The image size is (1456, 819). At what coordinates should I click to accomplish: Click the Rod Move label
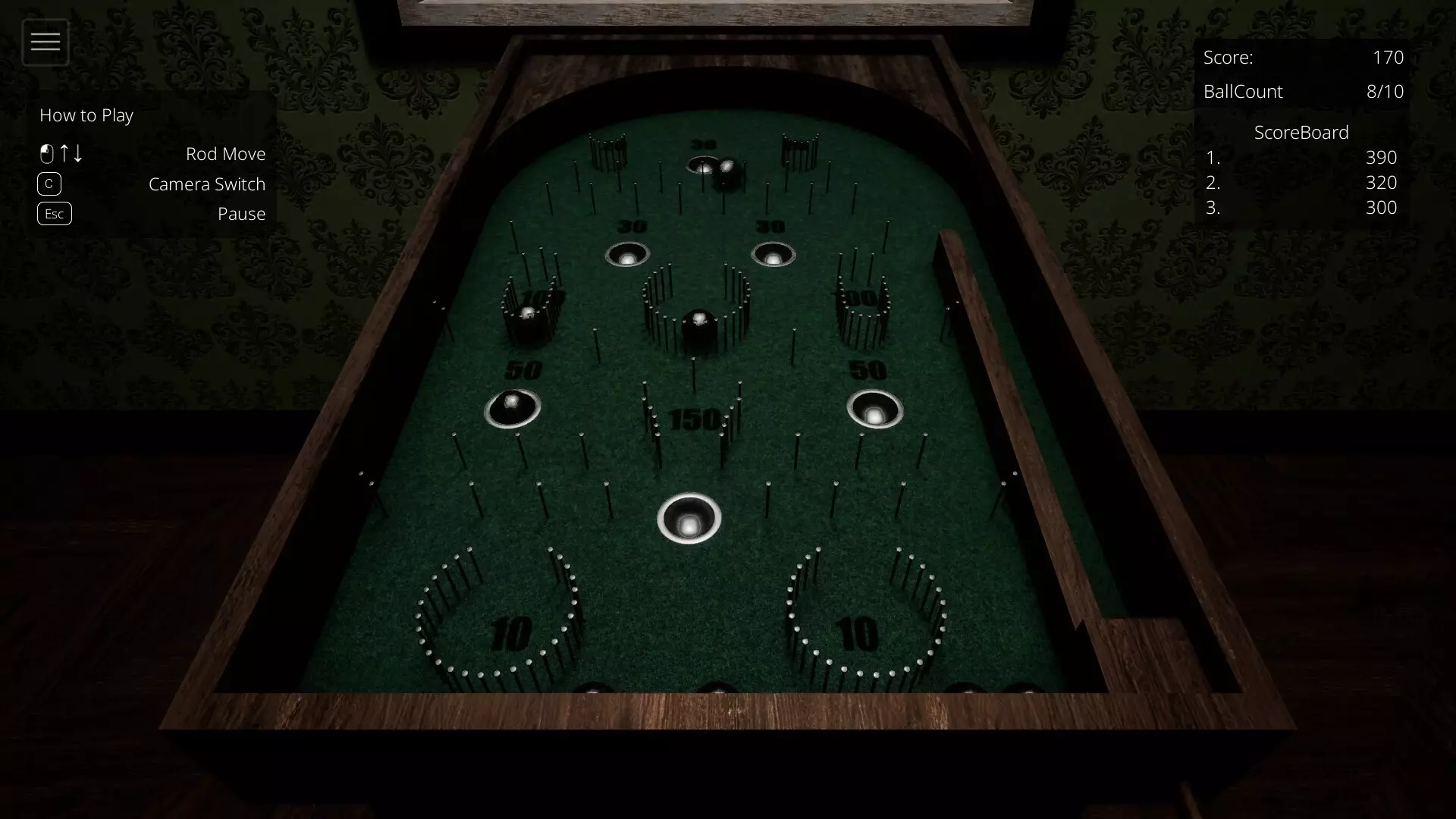tap(225, 153)
